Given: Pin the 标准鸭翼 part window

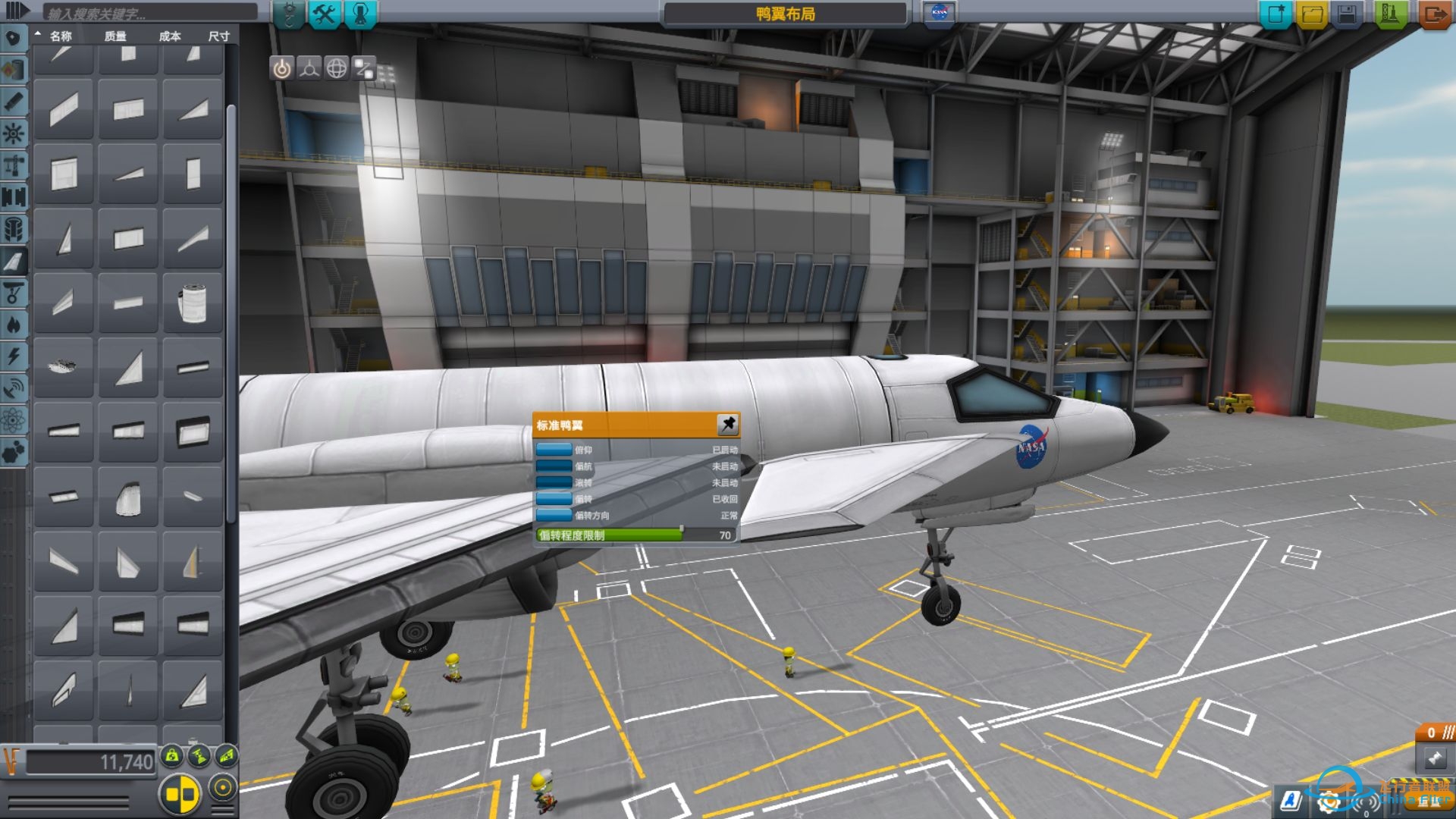Looking at the screenshot, I should (x=727, y=424).
